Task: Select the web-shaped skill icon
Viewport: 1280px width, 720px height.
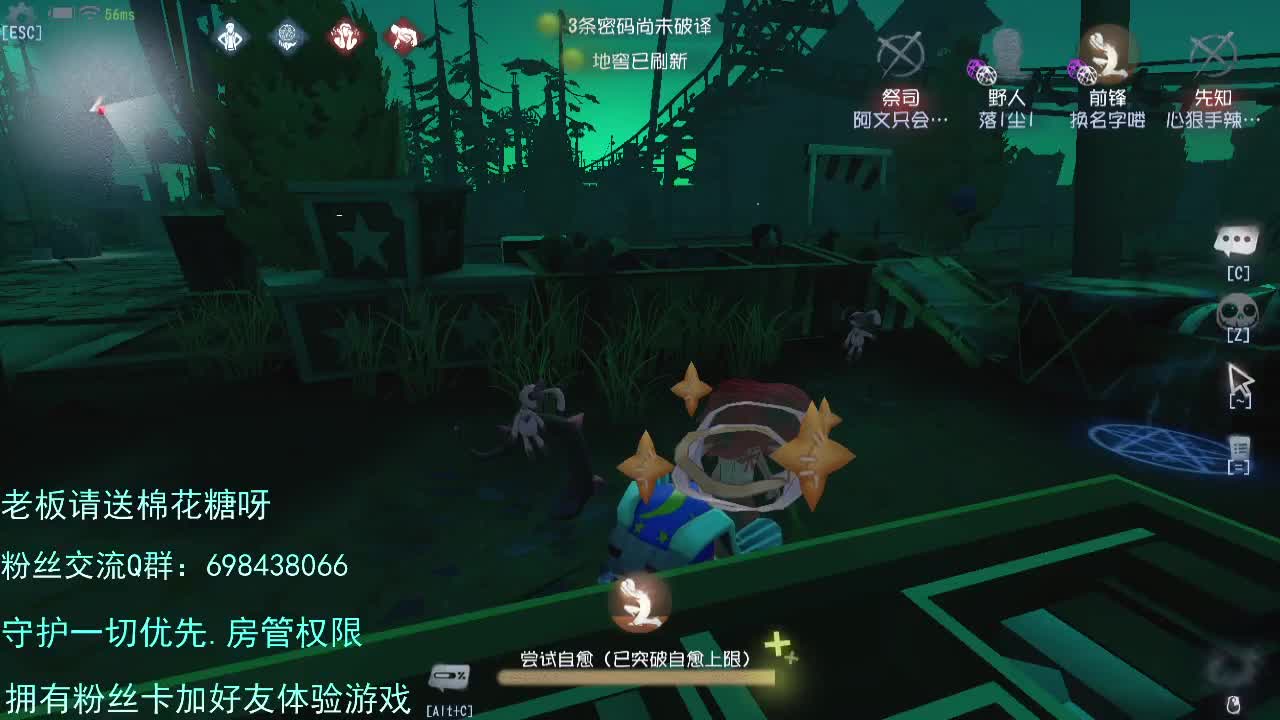Action: [289, 36]
